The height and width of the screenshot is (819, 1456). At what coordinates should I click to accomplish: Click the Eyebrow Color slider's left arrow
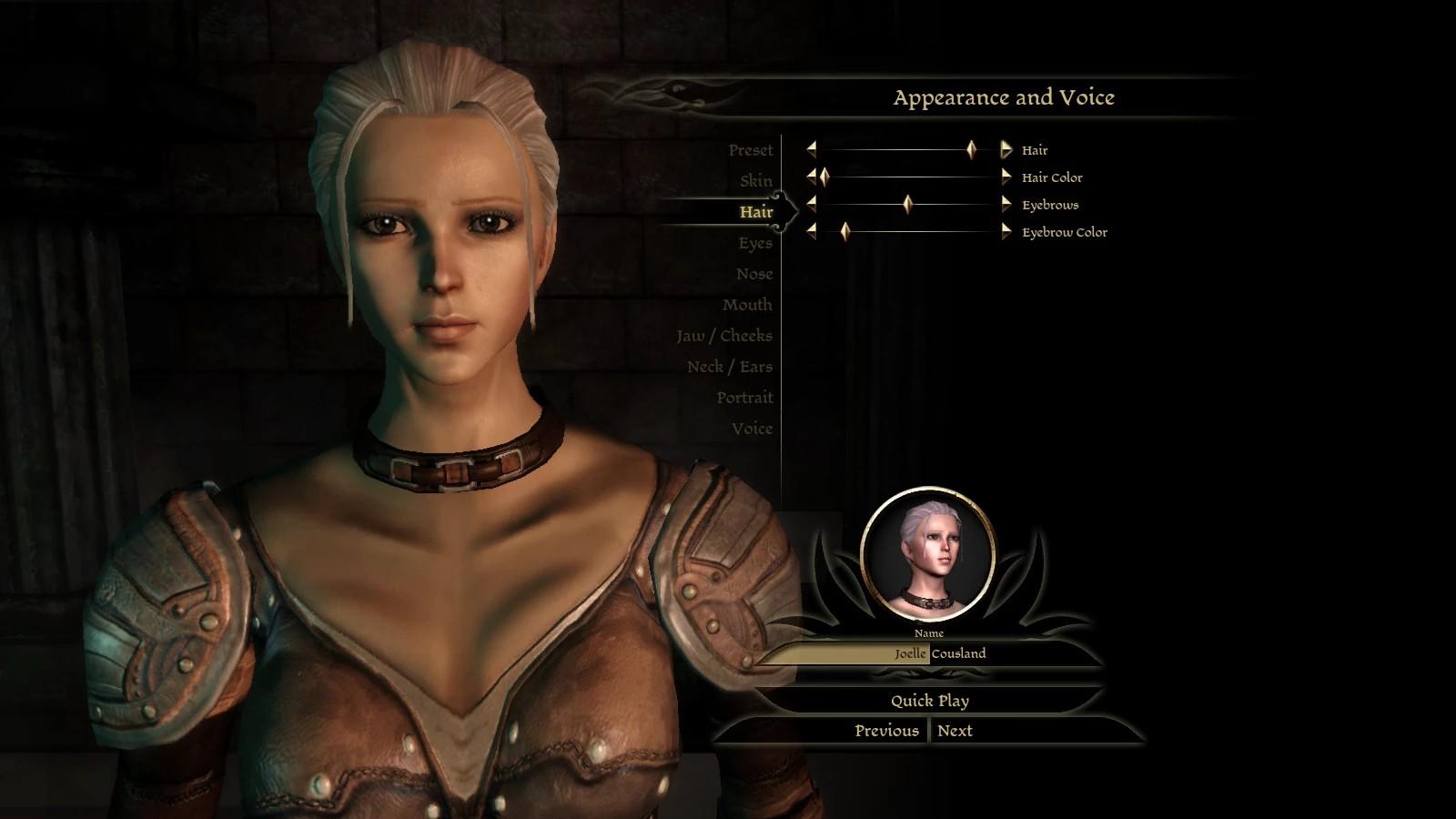click(x=811, y=232)
